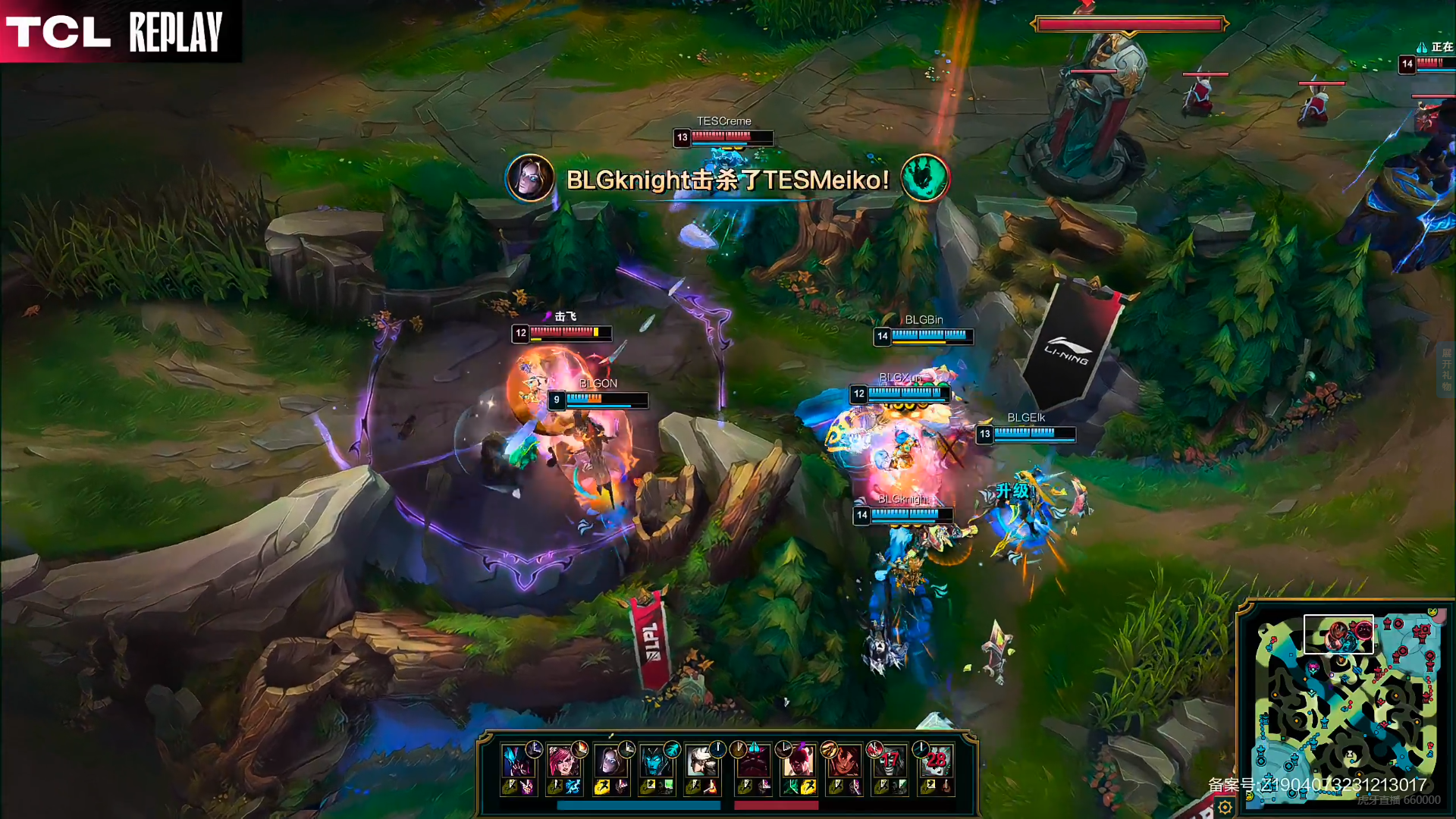
Task: Select the brown-haired woman champion portrait
Action: point(609,761)
